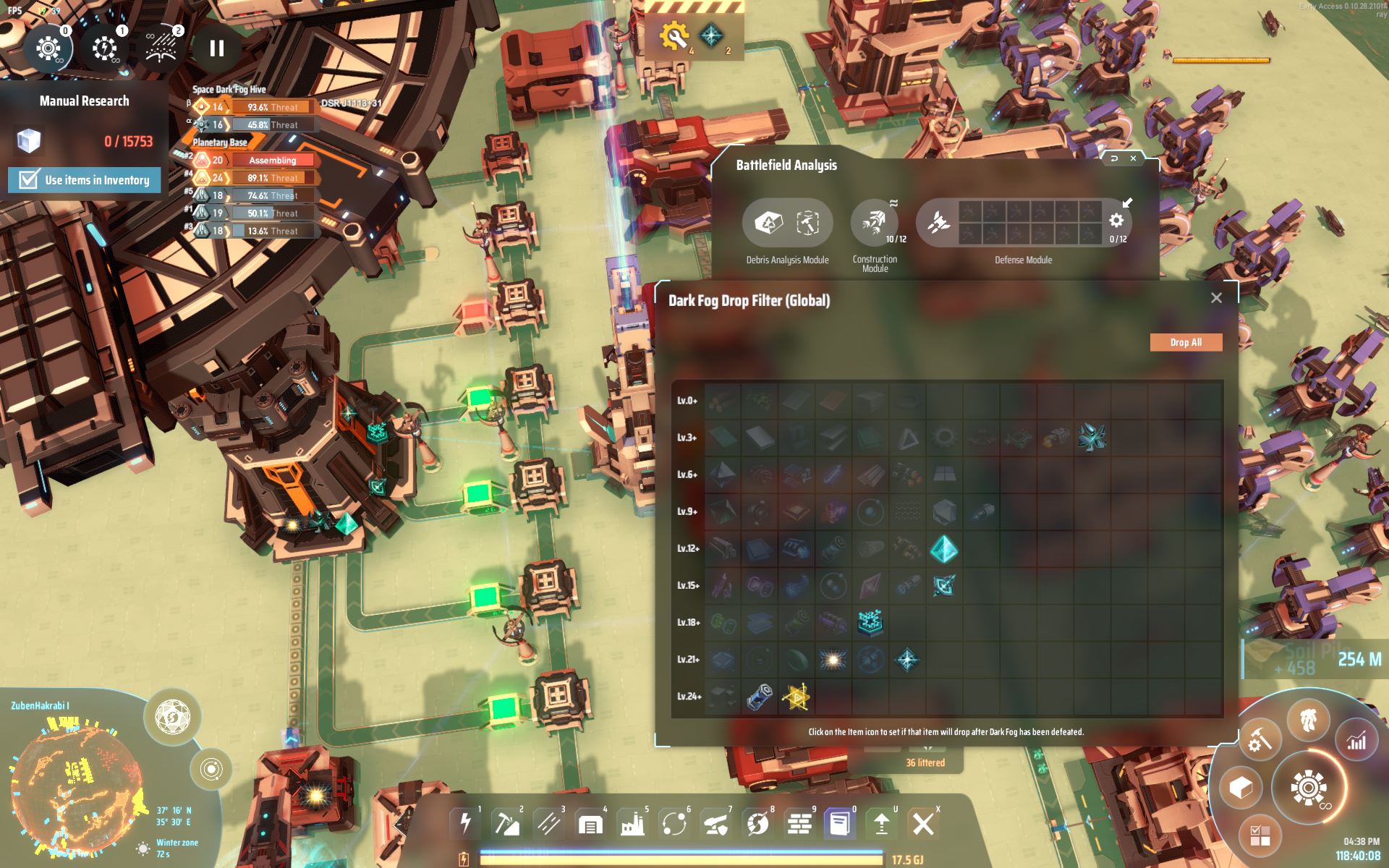Open the cube inventory button

point(1241,787)
